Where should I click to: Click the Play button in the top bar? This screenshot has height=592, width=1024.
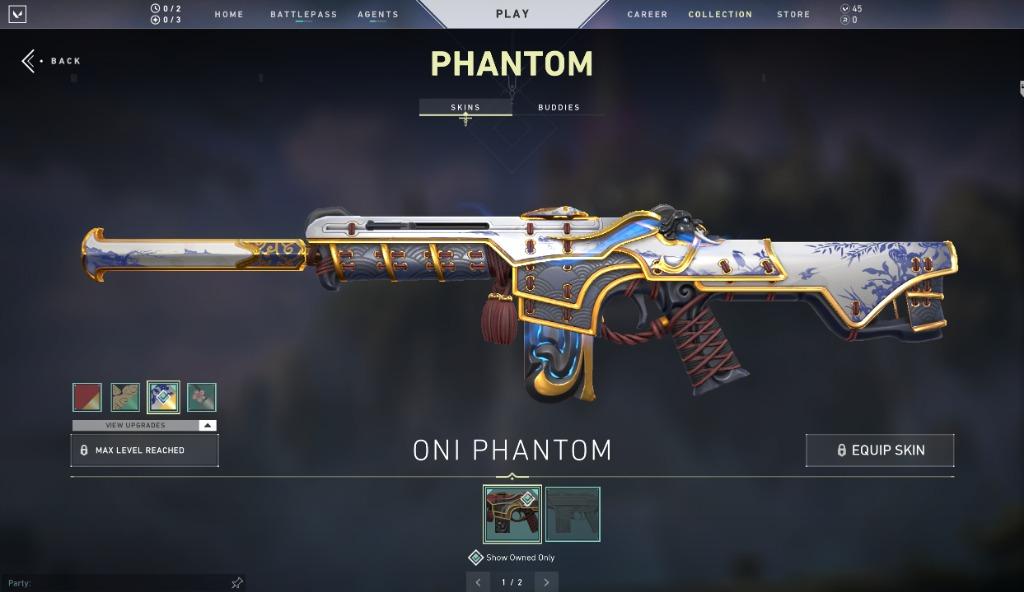(x=512, y=14)
